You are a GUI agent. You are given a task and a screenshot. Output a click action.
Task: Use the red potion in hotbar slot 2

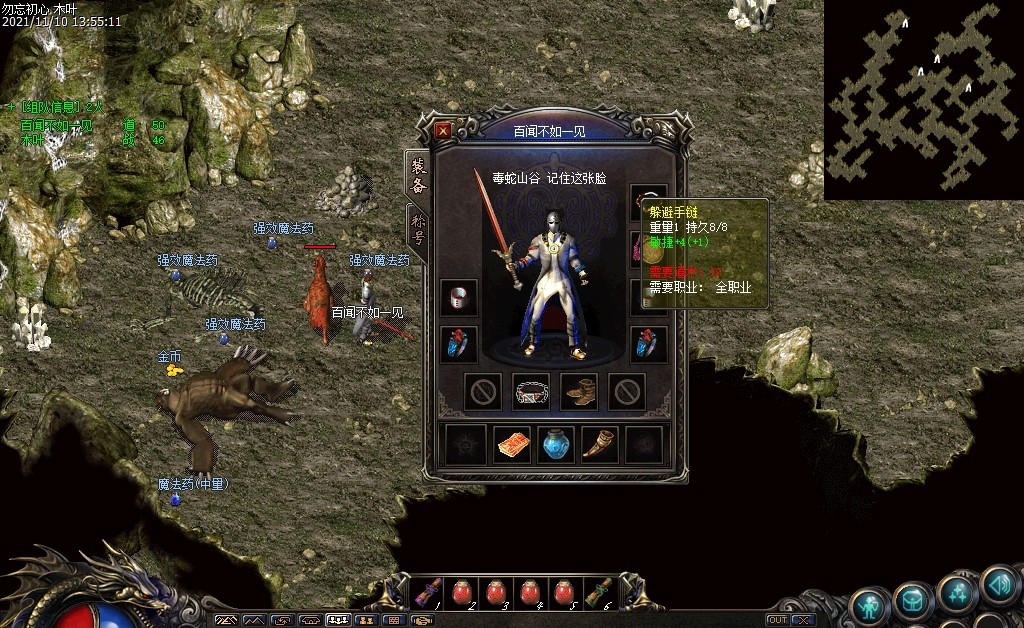[x=462, y=593]
